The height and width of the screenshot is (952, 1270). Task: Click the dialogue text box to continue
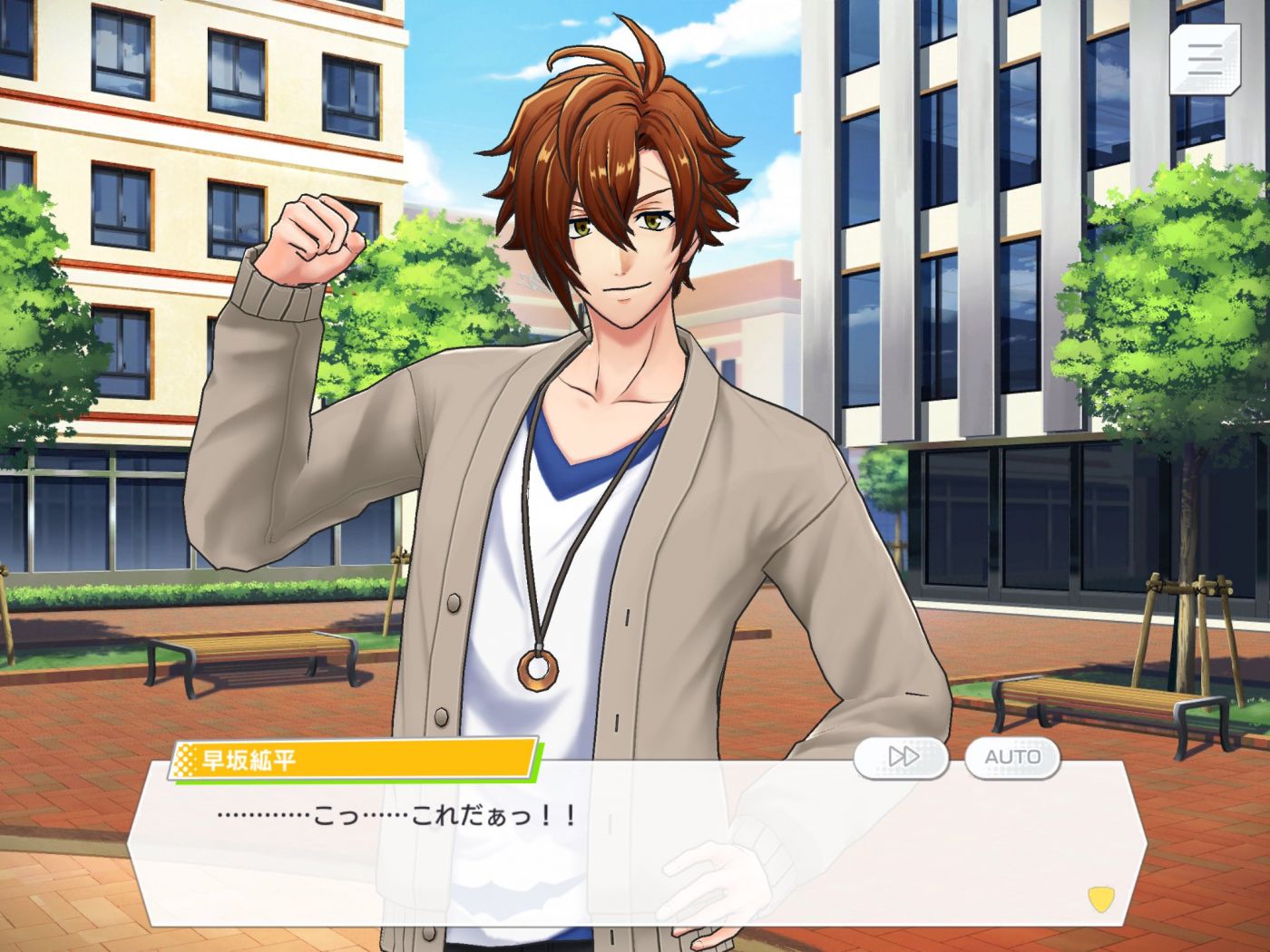635,852
